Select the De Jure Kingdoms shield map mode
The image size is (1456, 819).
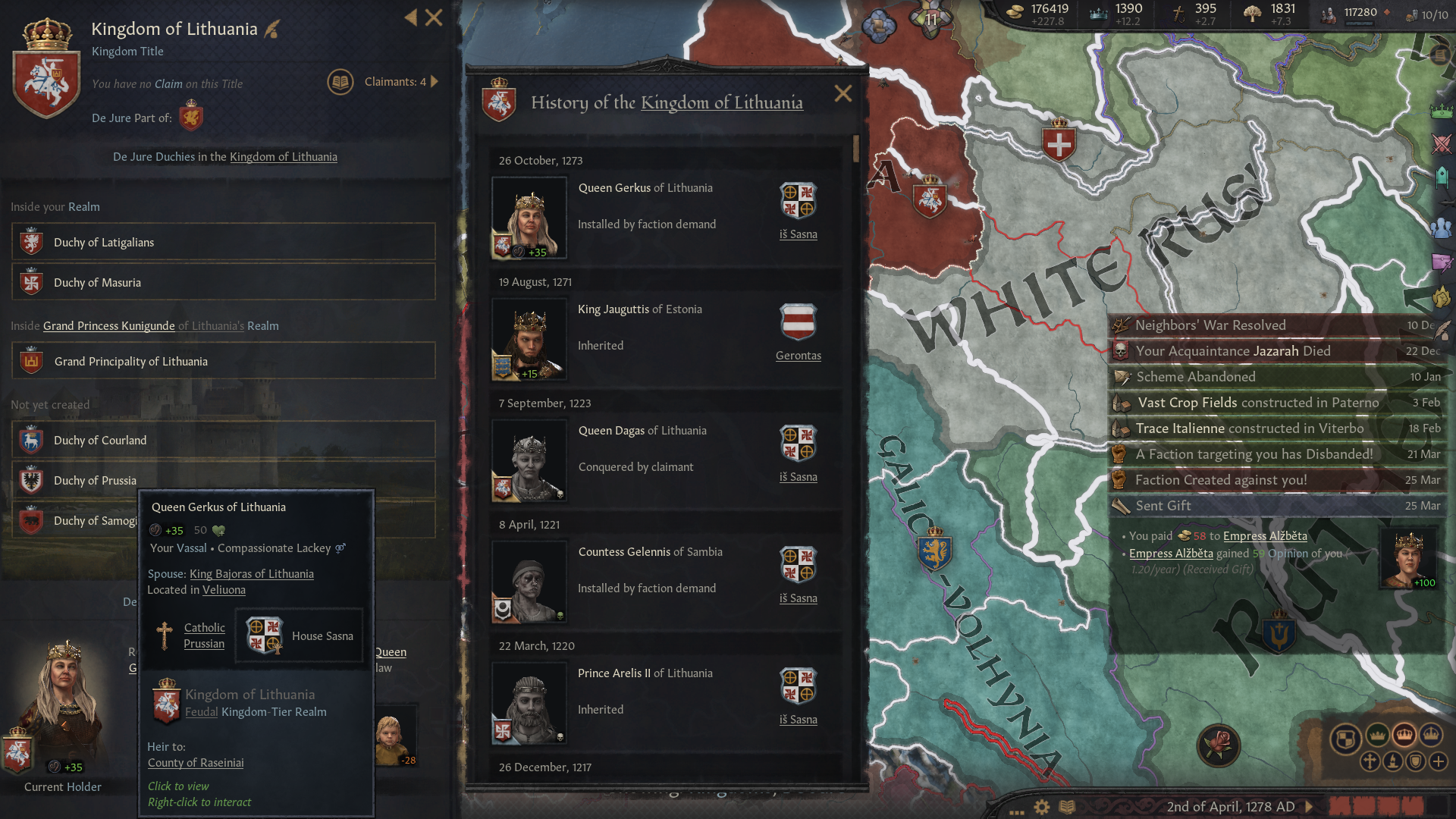[1416, 763]
